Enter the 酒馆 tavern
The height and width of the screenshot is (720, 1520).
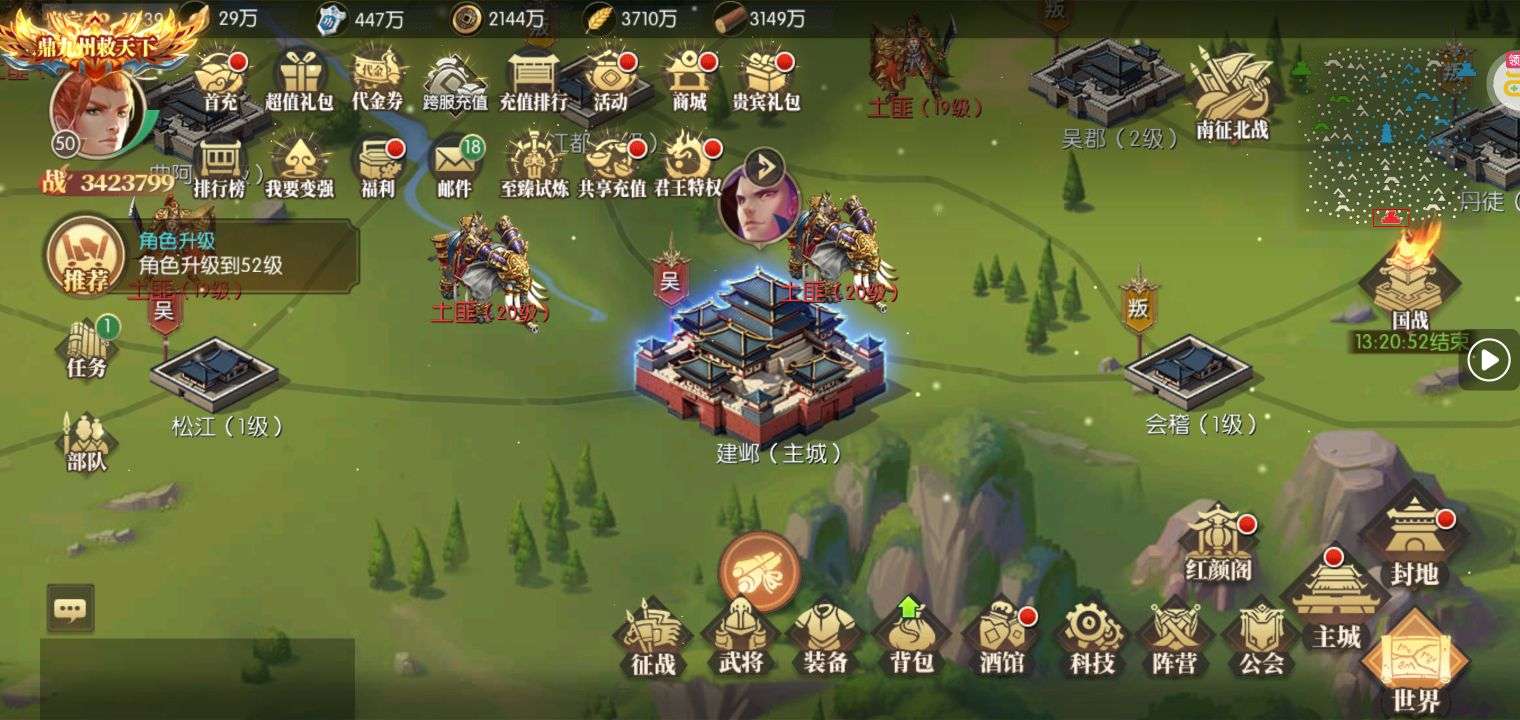click(1002, 638)
